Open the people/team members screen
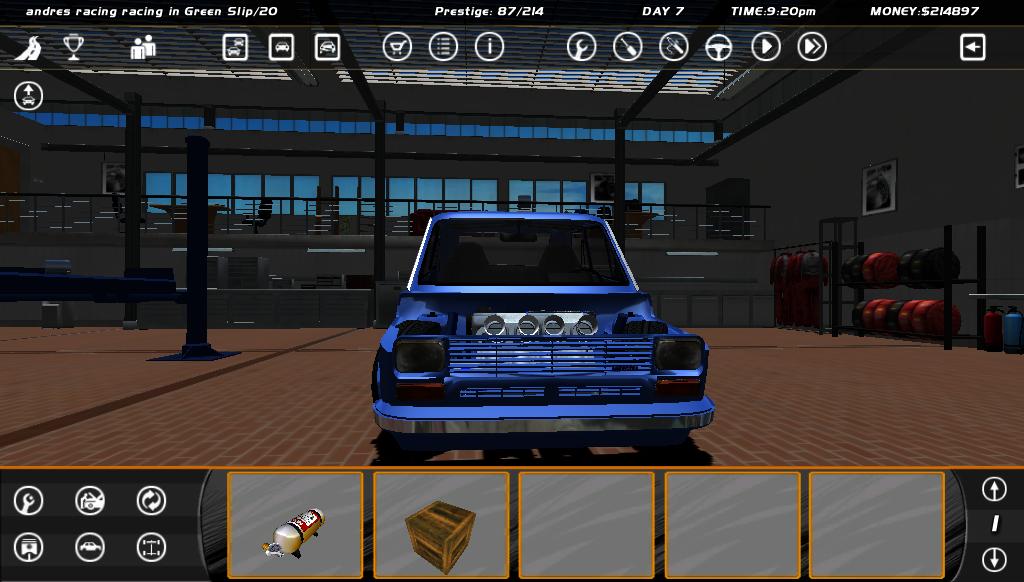The width and height of the screenshot is (1024, 582). pos(143,47)
